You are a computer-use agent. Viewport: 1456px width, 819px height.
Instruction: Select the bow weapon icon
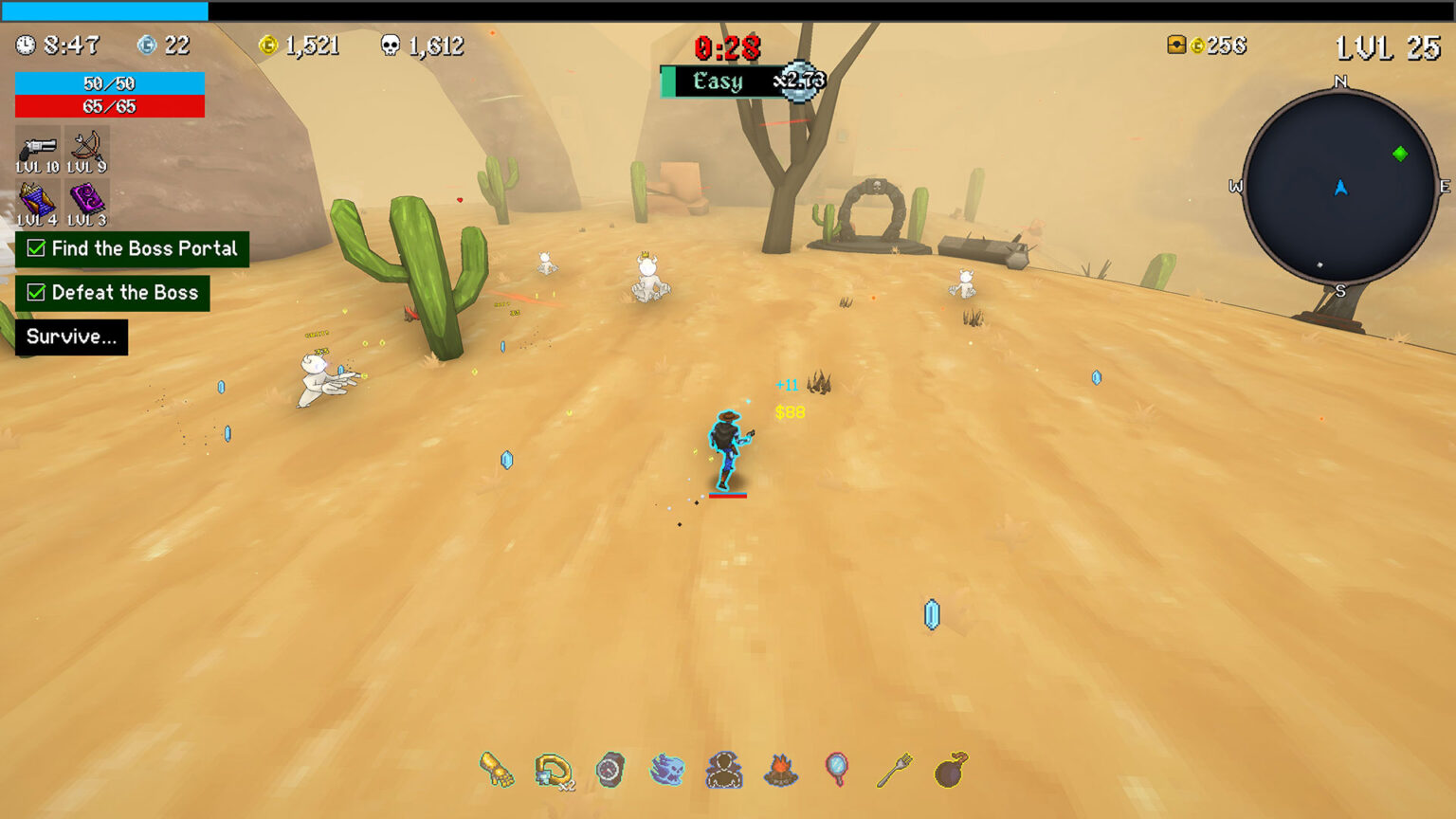pyautogui.click(x=86, y=148)
